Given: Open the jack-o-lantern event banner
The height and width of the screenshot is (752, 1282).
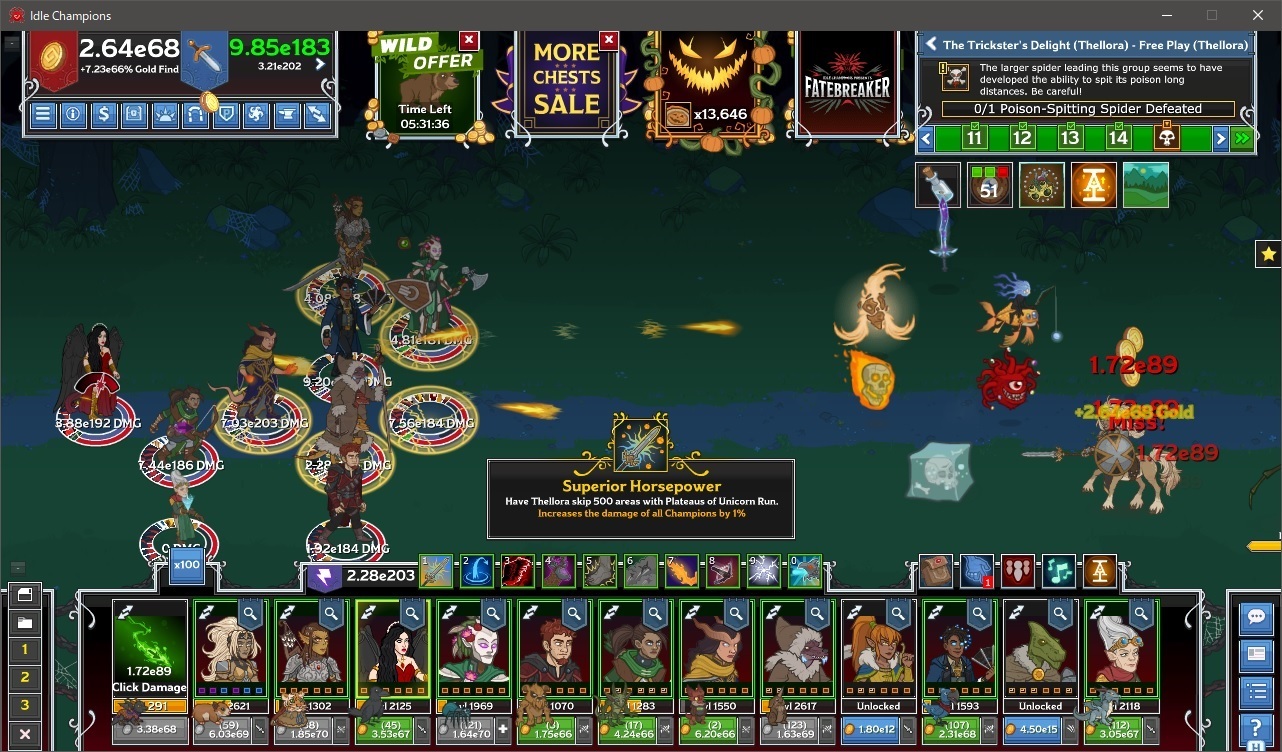Looking at the screenshot, I should [x=710, y=85].
